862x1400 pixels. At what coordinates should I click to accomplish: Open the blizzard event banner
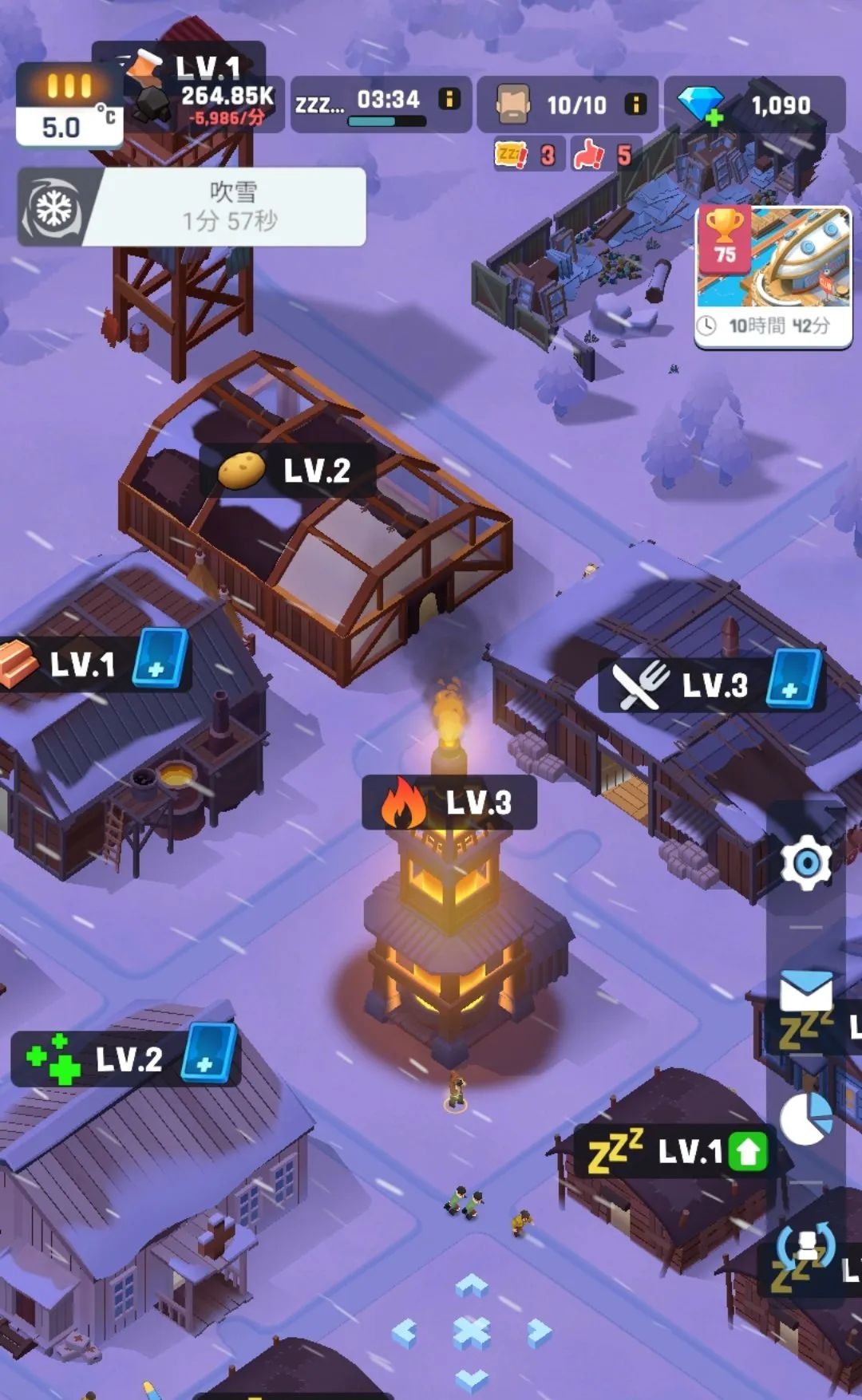[x=192, y=207]
